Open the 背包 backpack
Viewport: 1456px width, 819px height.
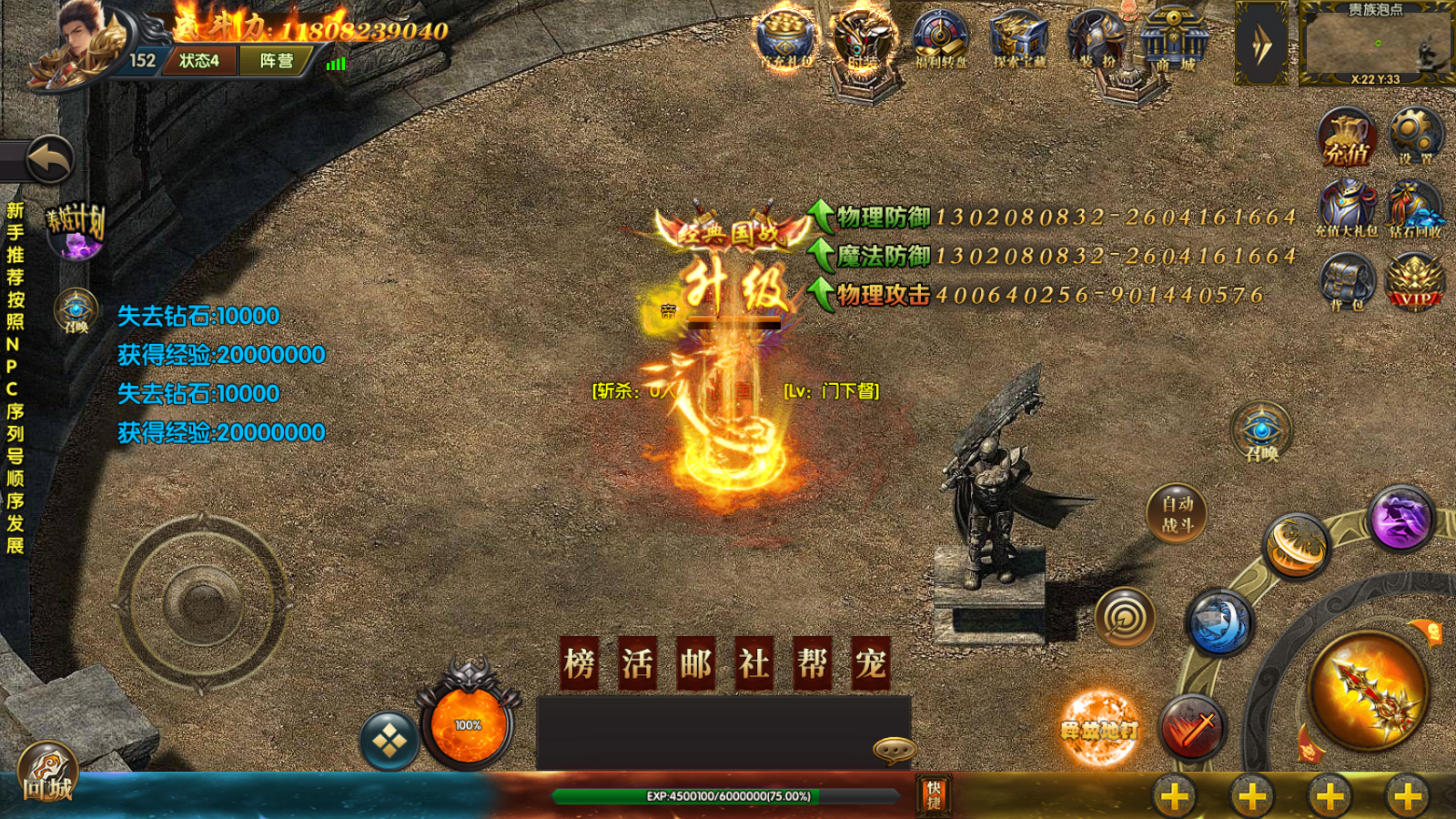(1347, 282)
